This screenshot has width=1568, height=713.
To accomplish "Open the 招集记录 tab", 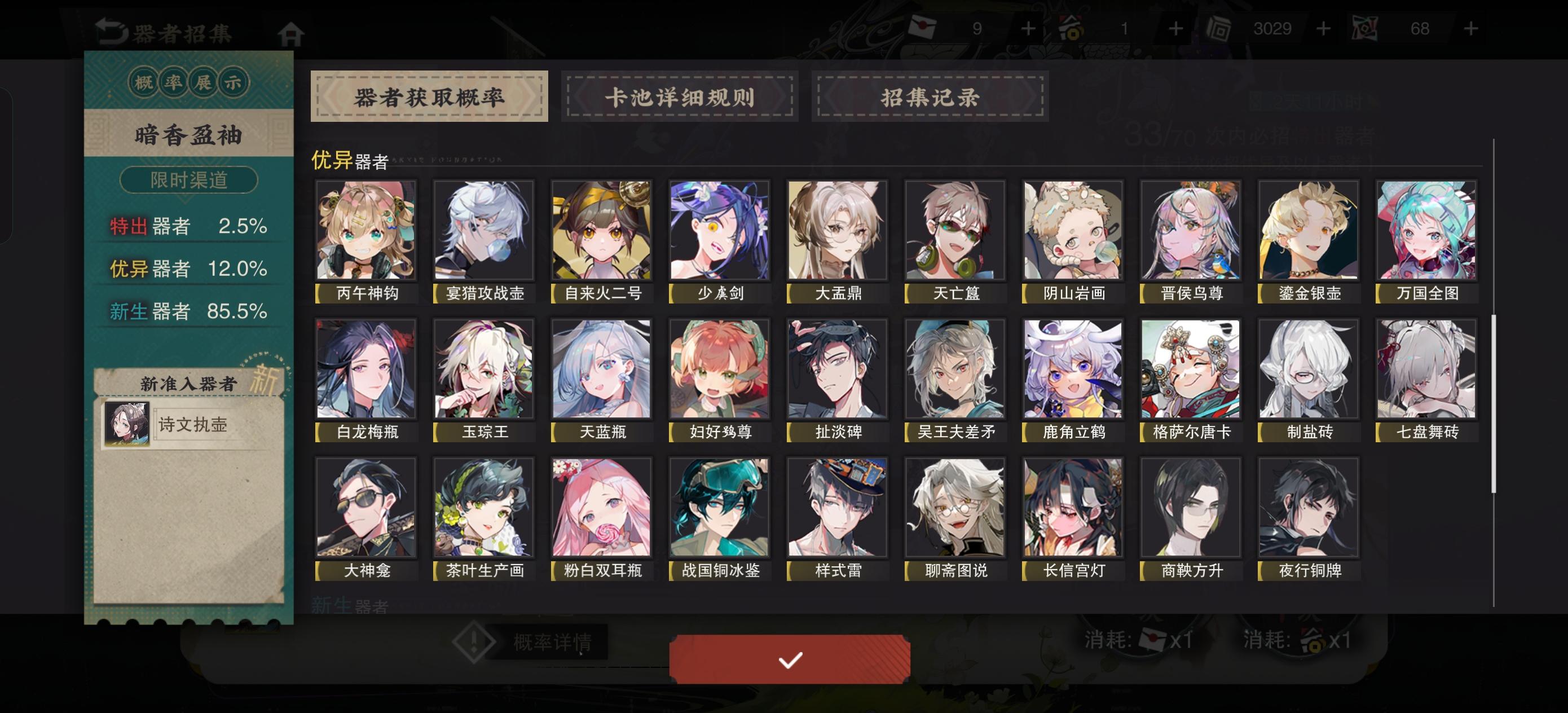I will tap(931, 96).
